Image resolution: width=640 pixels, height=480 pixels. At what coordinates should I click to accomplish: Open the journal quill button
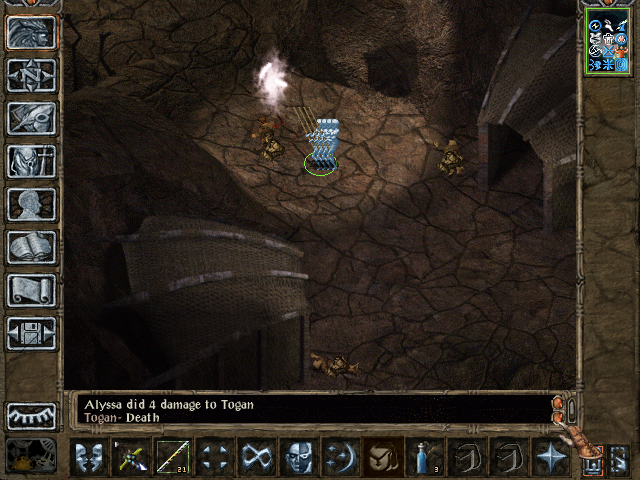coord(31,118)
